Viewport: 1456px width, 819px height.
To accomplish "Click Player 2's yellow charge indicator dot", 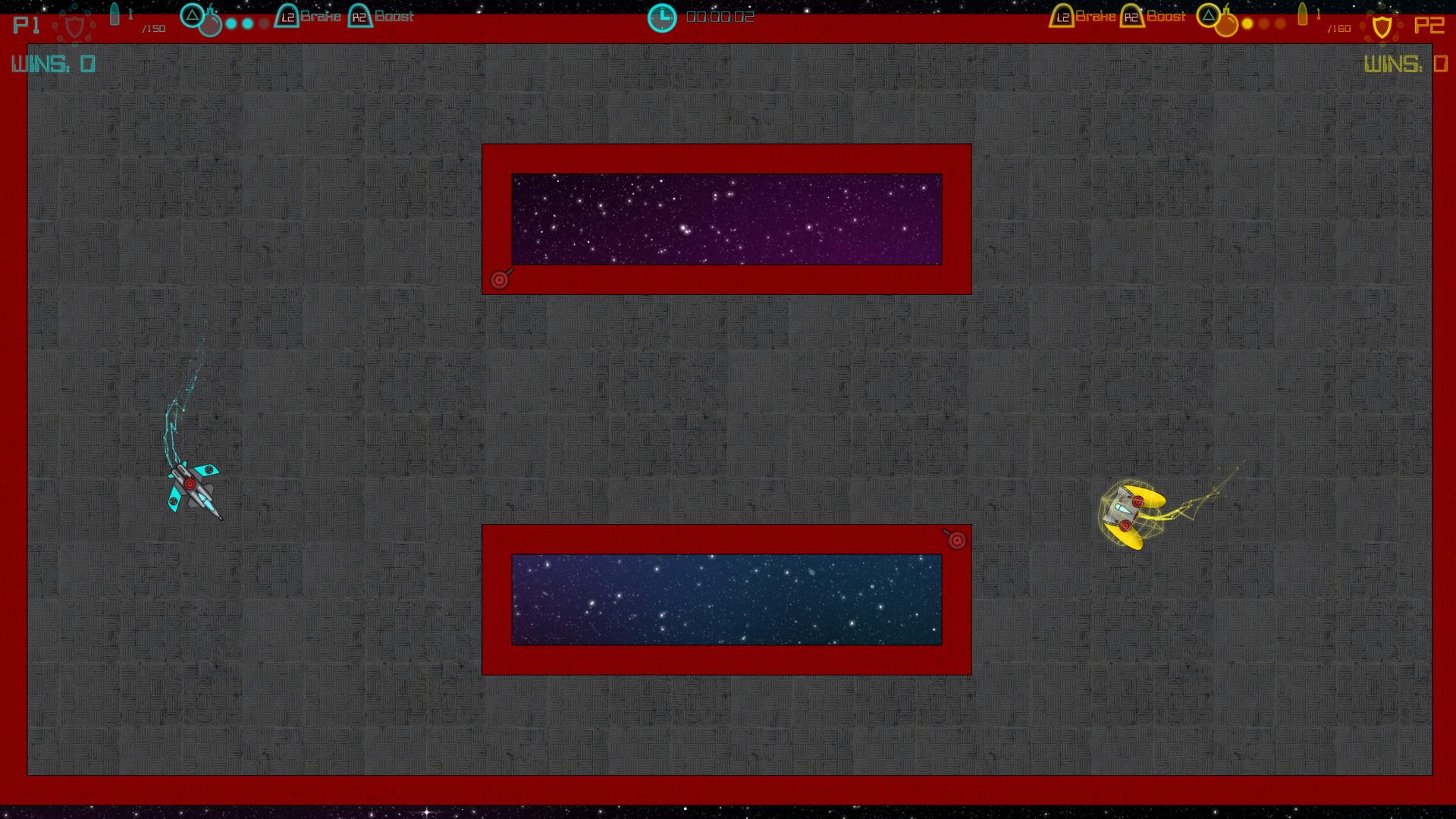I will [x=1249, y=24].
